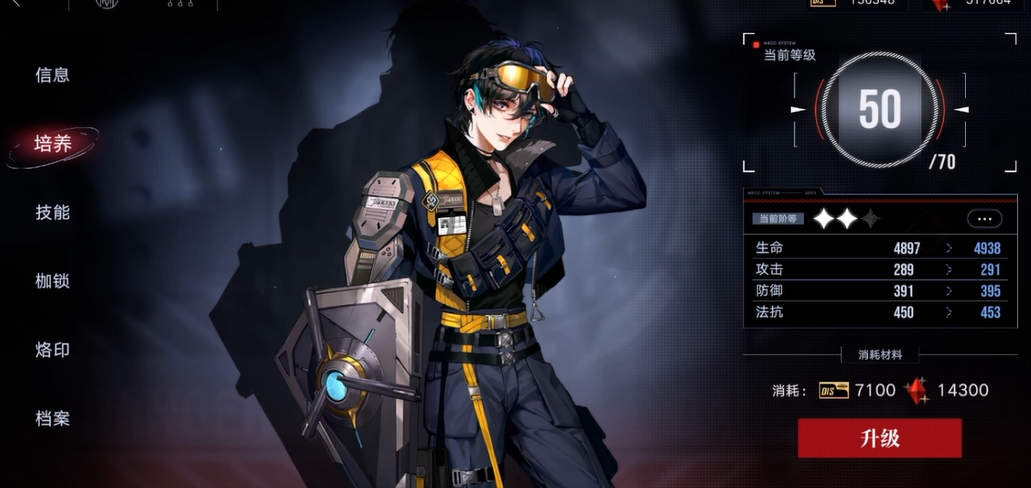This screenshot has height=488, width=1031.
Task: Open the 信息 info tab
Action: coord(53,75)
